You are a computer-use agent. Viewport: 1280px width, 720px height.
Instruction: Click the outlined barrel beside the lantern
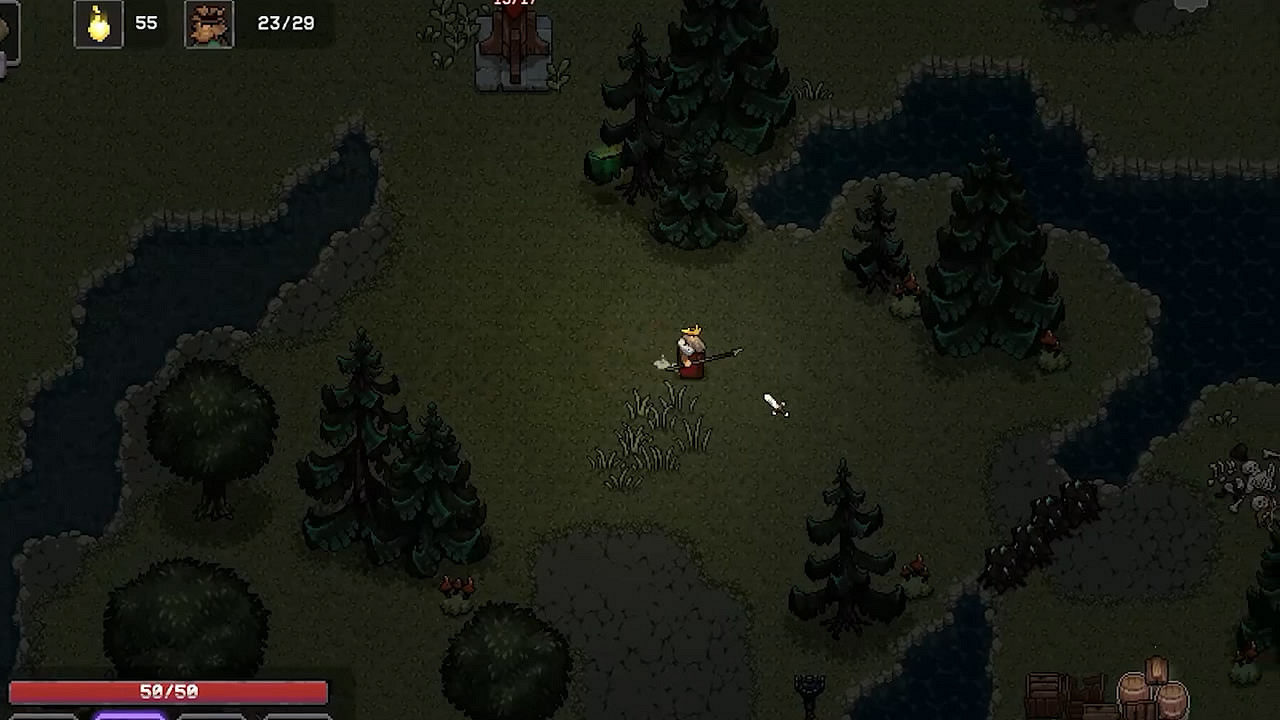[x=1133, y=692]
